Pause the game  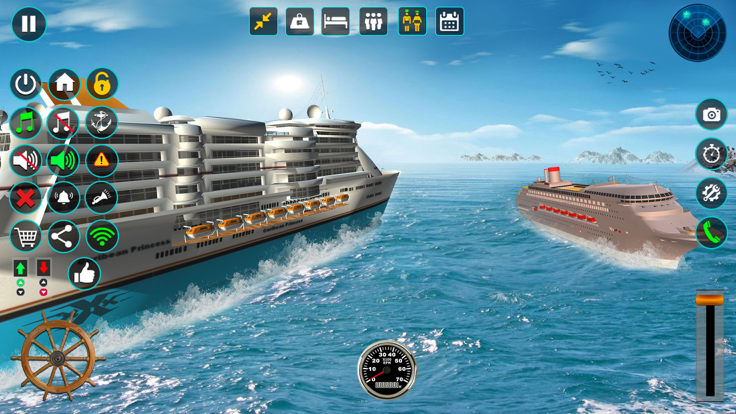click(28, 23)
